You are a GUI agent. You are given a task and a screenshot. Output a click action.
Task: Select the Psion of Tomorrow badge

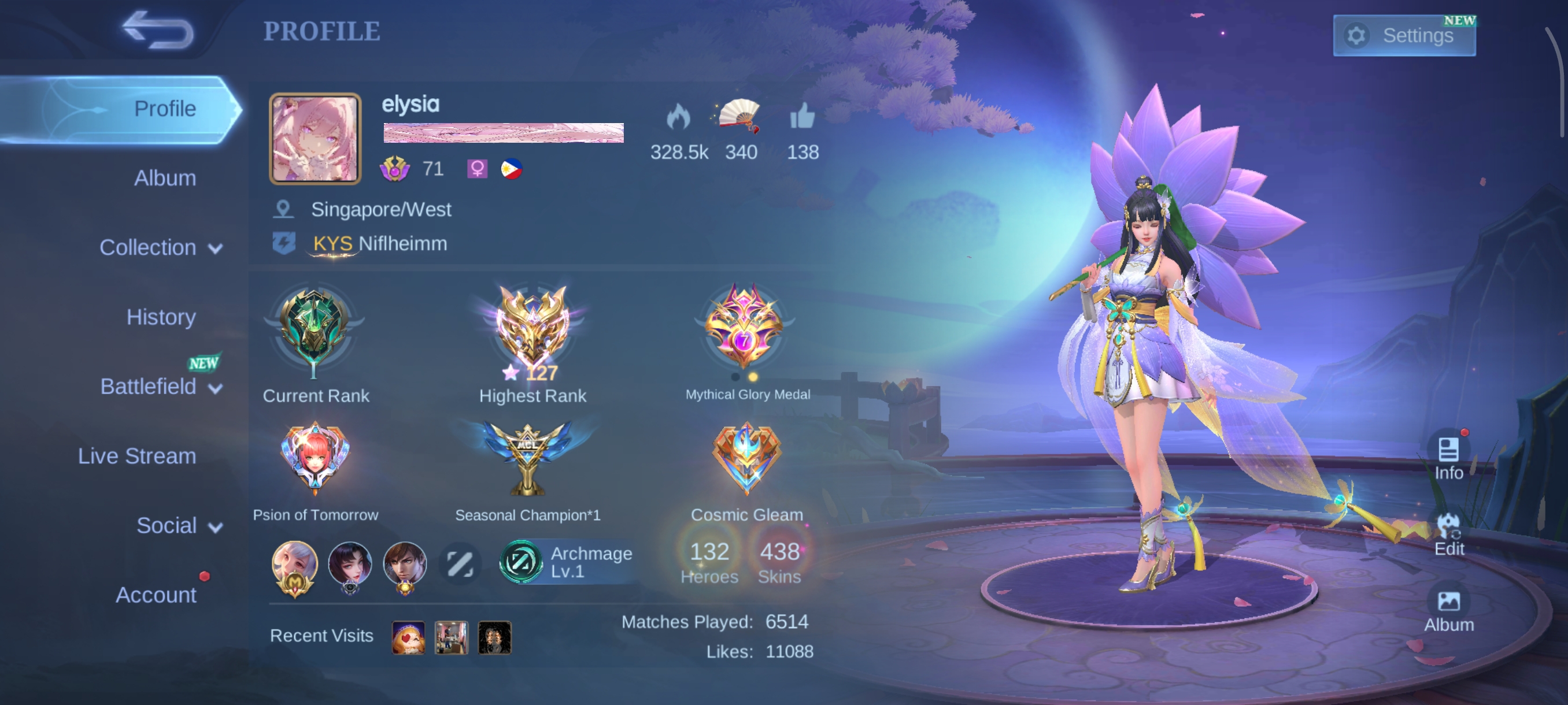315,459
